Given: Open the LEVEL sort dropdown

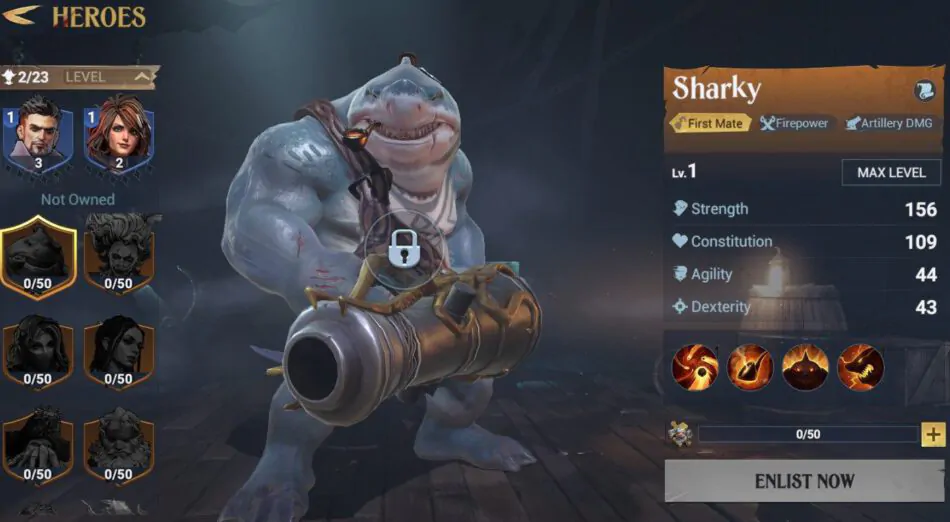Looking at the screenshot, I should 109,76.
